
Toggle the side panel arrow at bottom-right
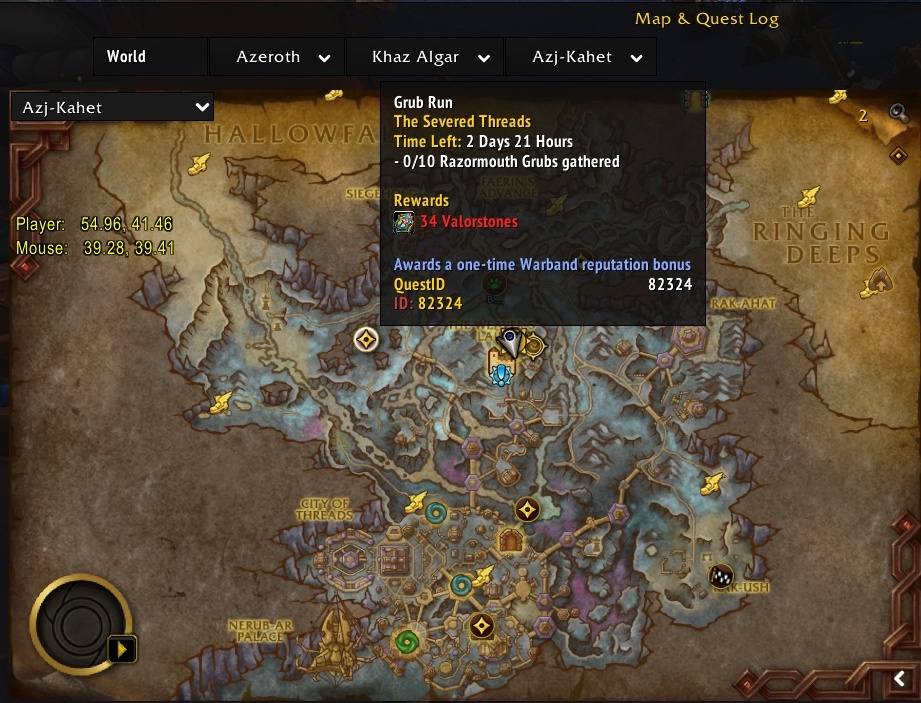[x=899, y=680]
